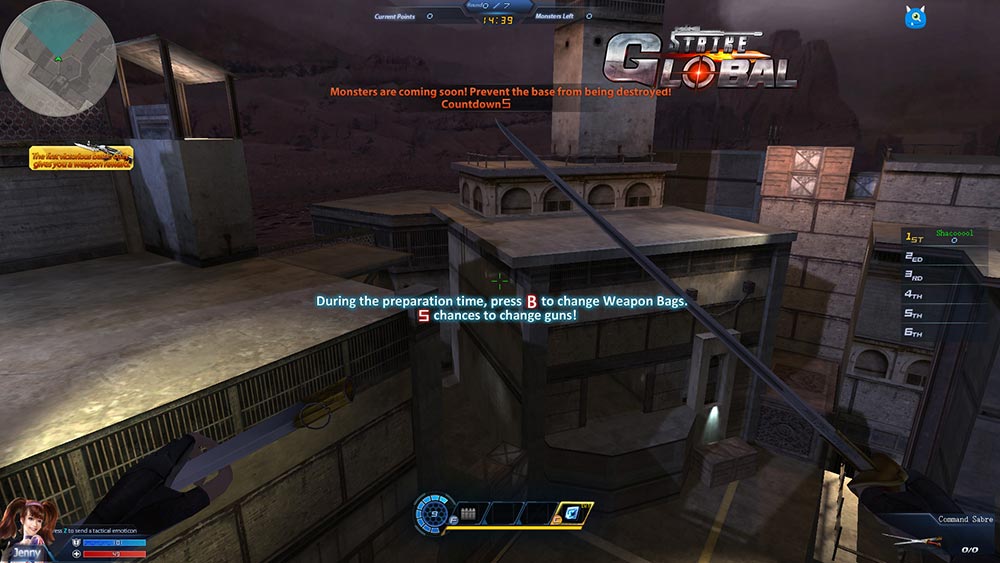Click the Command Sabre weapon panel

pos(938,535)
